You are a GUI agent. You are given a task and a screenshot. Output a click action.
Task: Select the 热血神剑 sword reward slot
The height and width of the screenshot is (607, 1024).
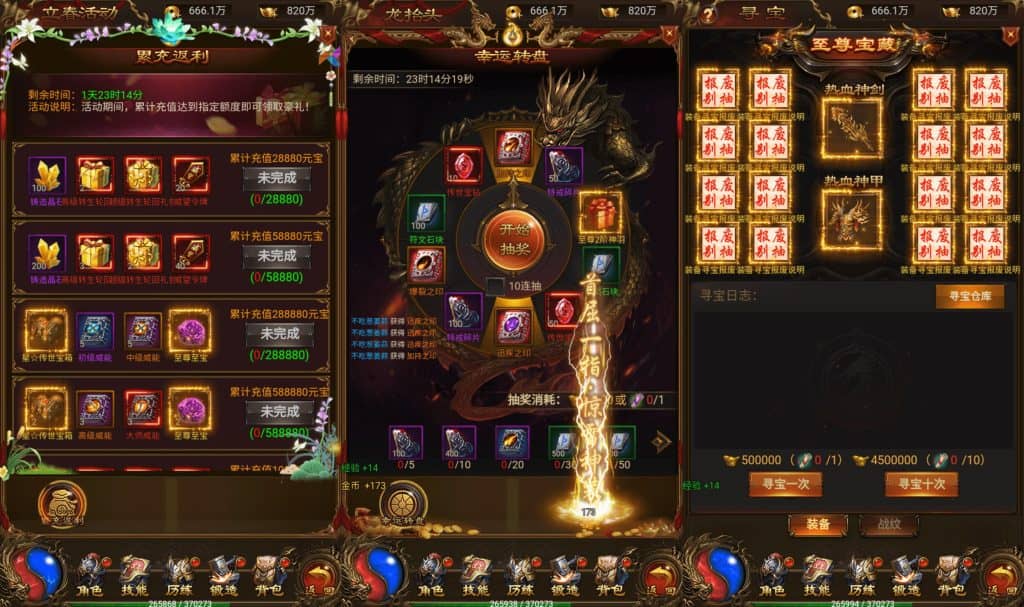(850, 127)
